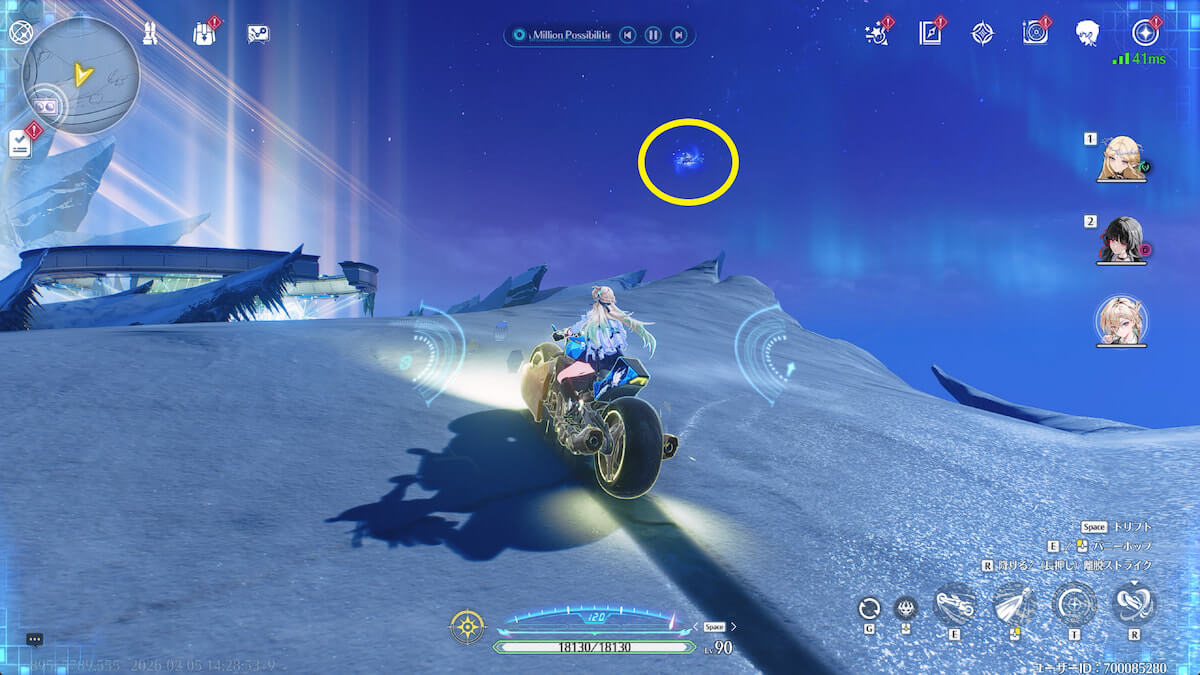Open the circular minimap

coord(80,75)
